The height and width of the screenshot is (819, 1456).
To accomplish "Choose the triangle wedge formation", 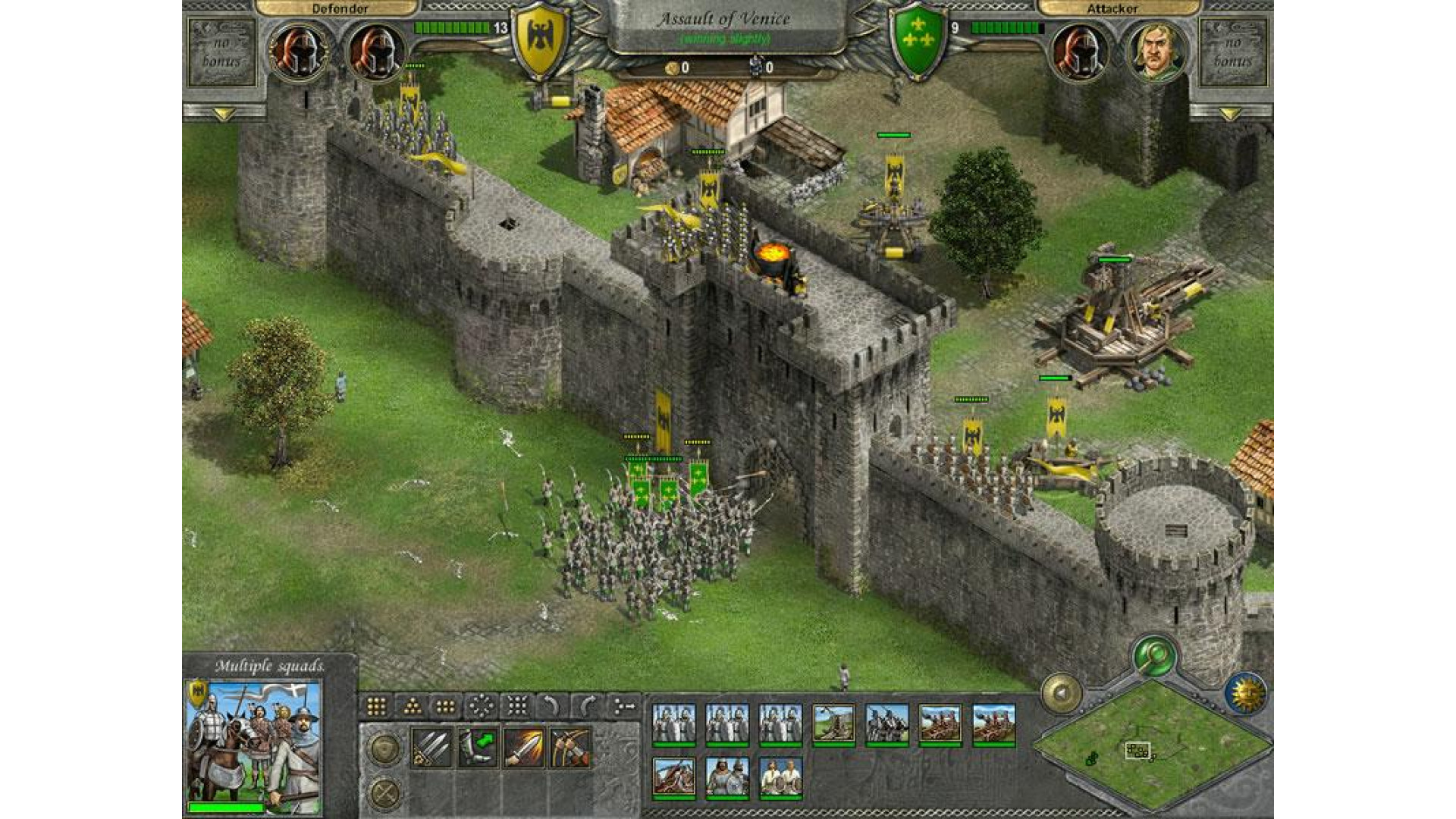I will tap(412, 707).
